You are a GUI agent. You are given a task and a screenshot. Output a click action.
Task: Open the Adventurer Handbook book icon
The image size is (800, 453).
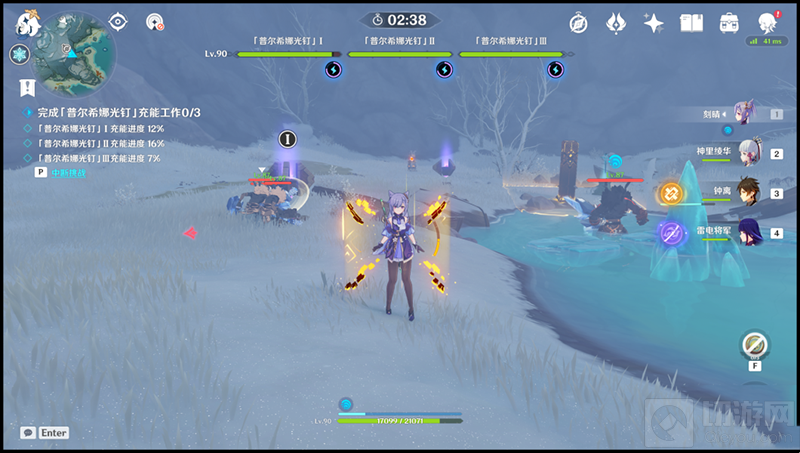pyautogui.click(x=691, y=22)
